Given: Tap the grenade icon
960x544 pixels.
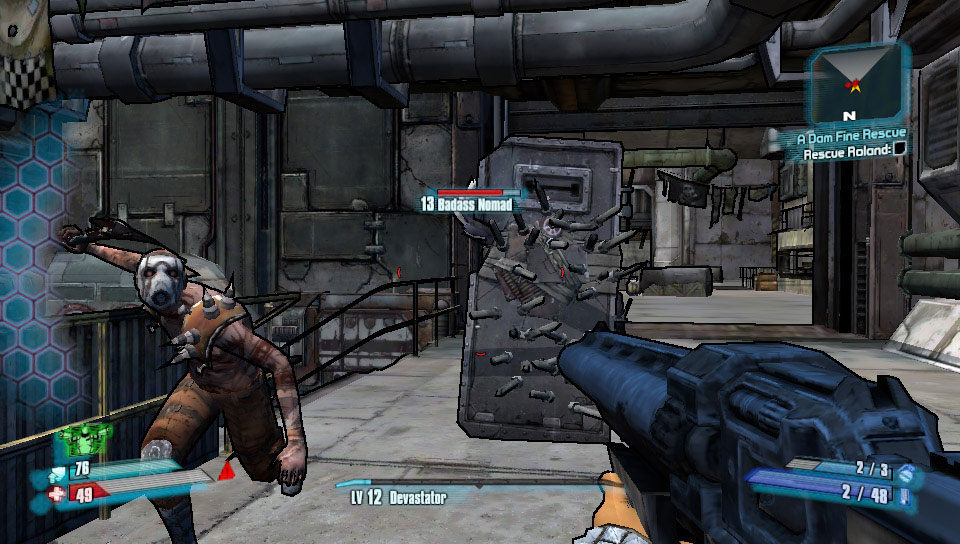Looking at the screenshot, I should pos(906,470).
